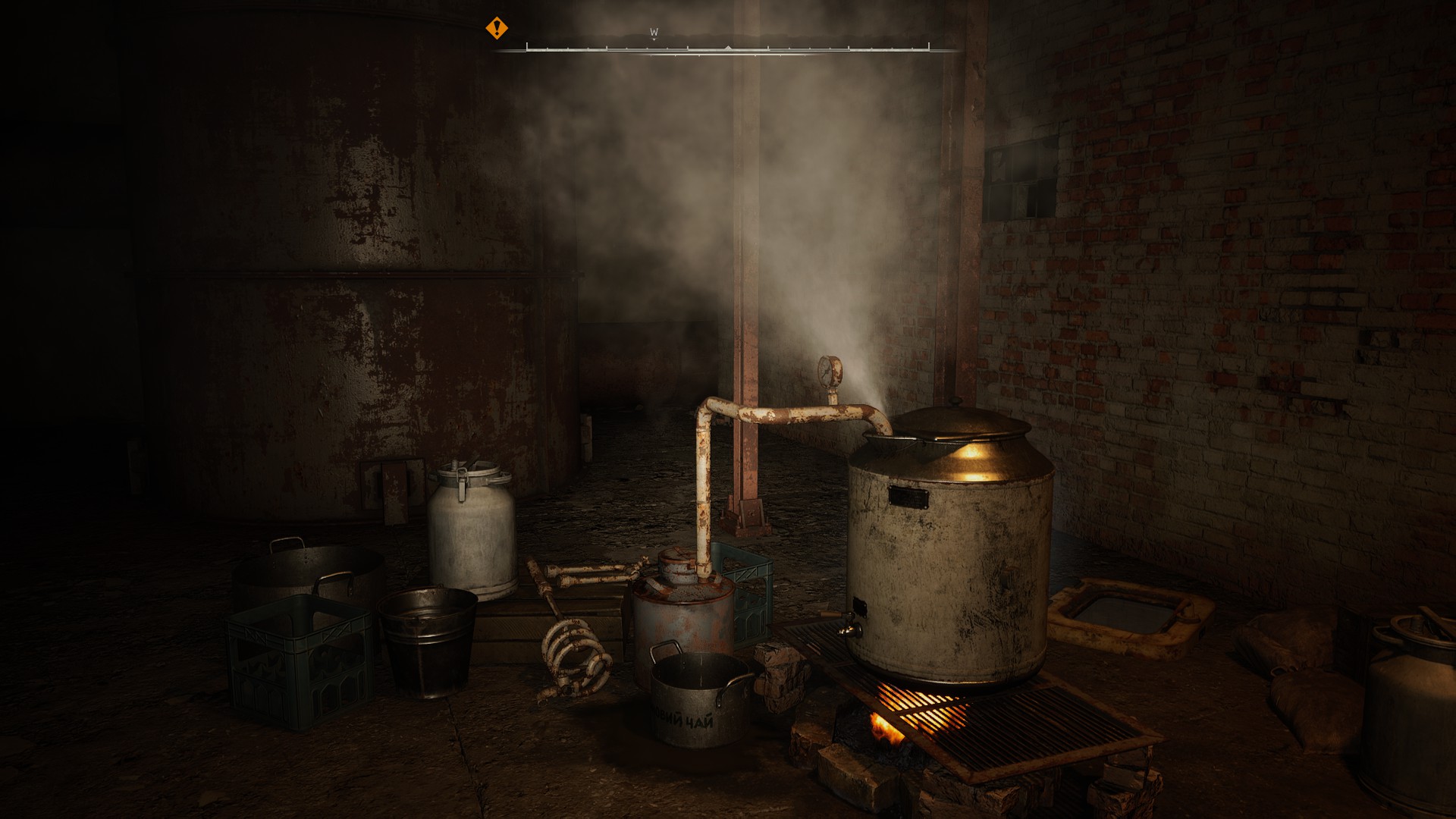Click the orange quest marker icon

click(497, 29)
